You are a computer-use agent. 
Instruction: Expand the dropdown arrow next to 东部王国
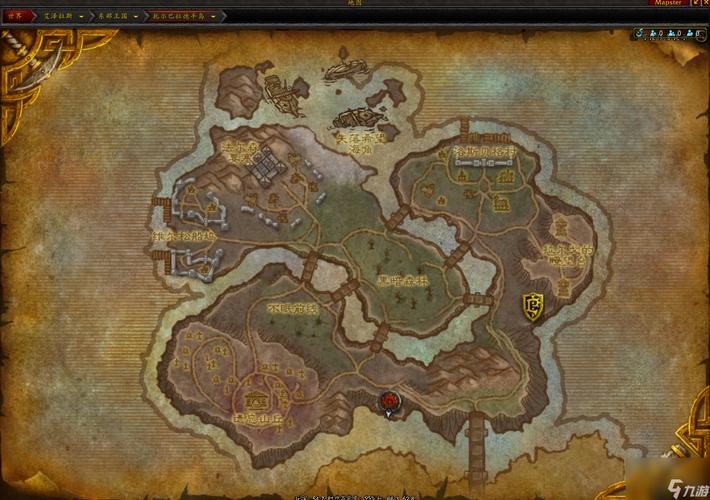[137, 16]
